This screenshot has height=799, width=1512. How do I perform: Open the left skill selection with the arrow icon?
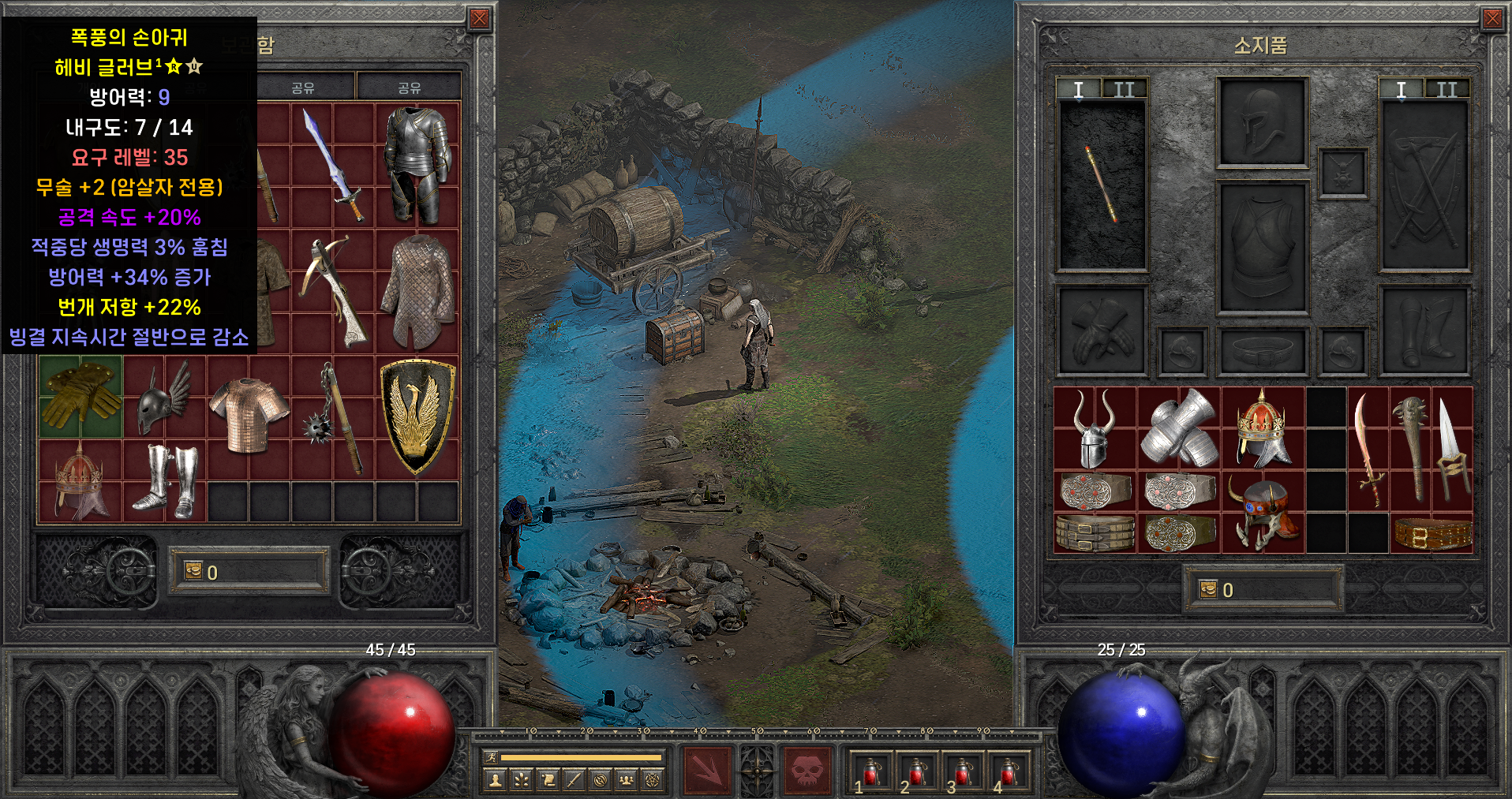point(708,769)
